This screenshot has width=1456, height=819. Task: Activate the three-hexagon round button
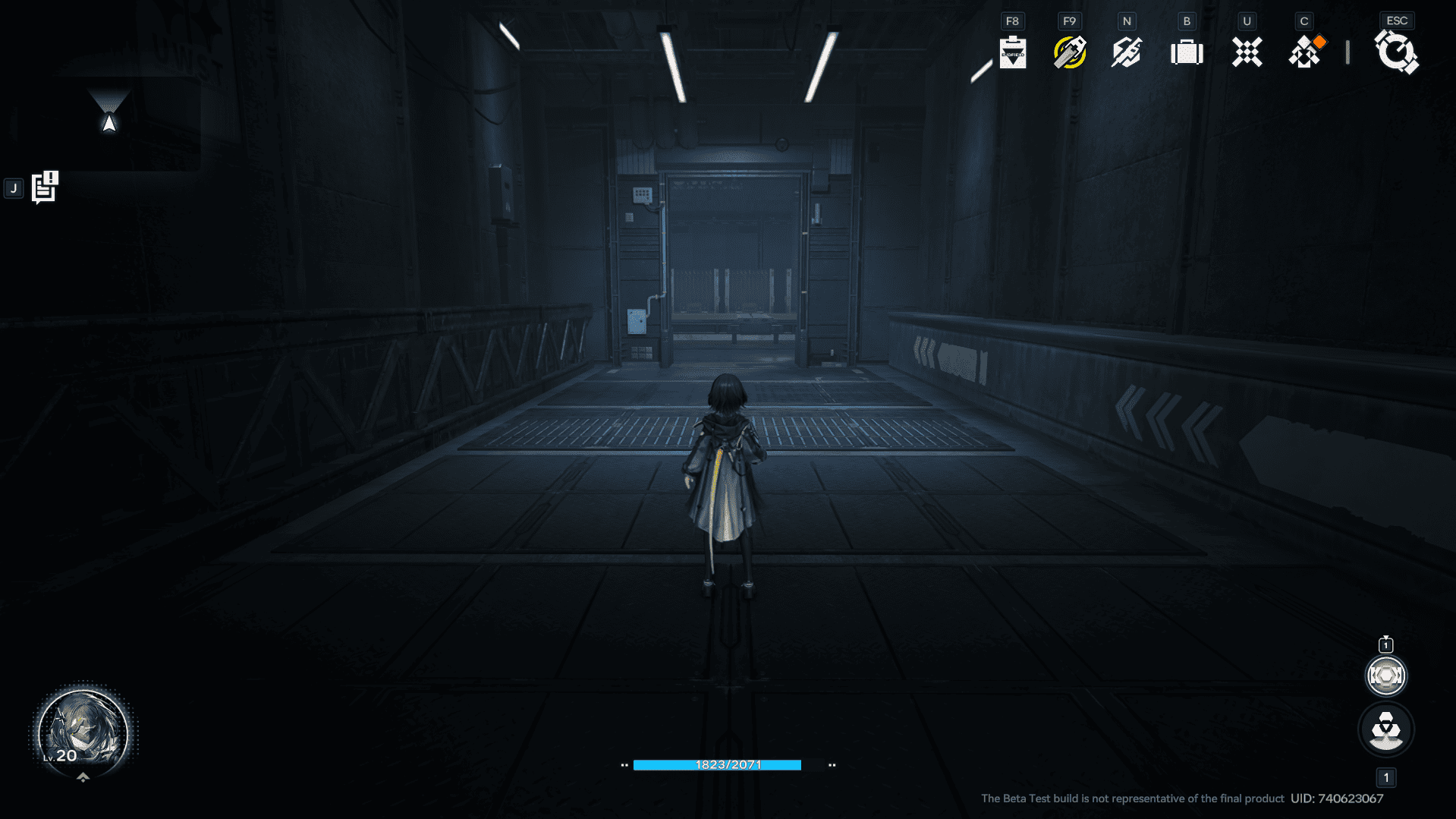point(1385,730)
